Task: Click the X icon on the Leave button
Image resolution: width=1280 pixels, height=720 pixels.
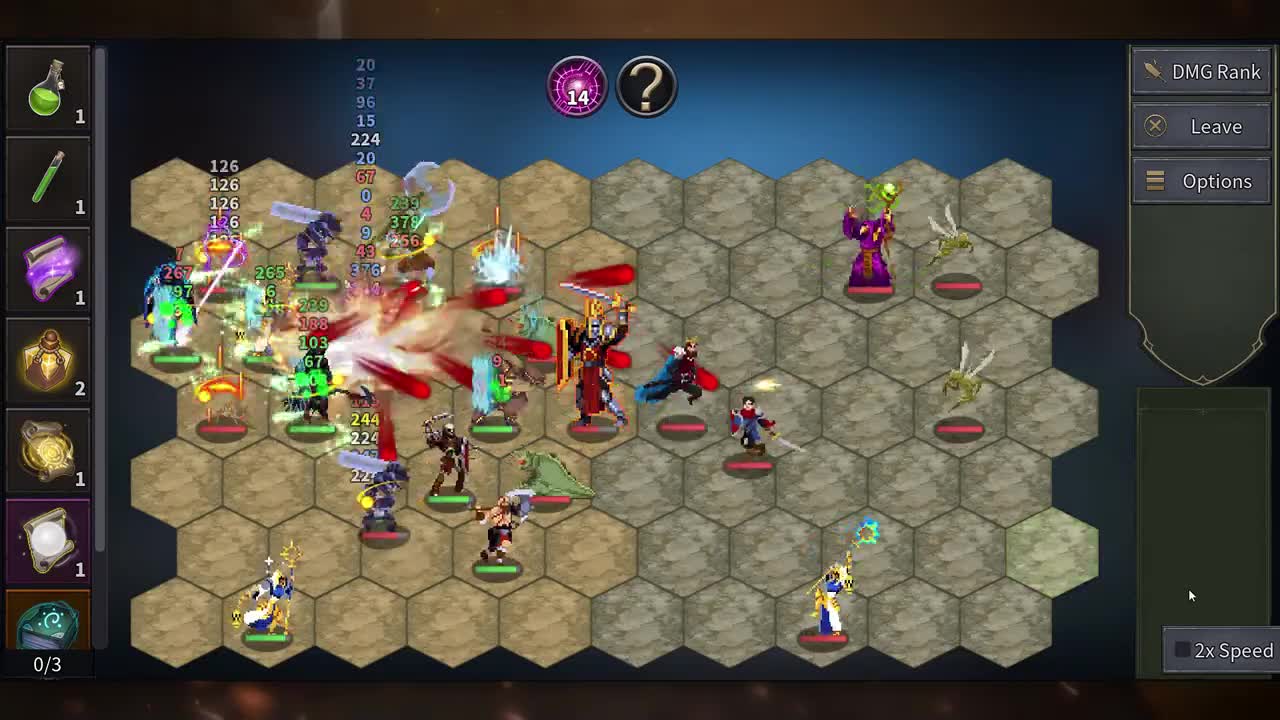Action: pyautogui.click(x=1157, y=126)
